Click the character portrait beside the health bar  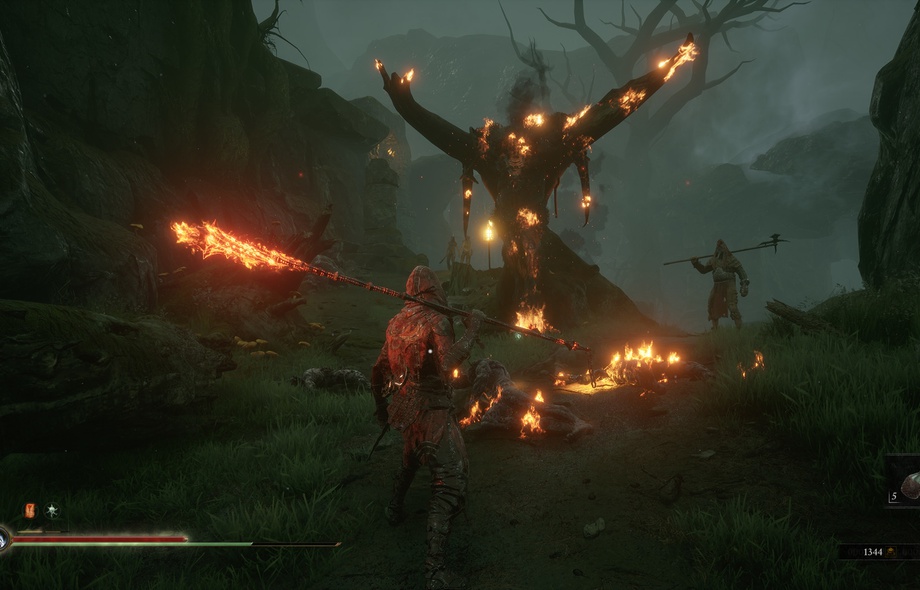click(3, 541)
